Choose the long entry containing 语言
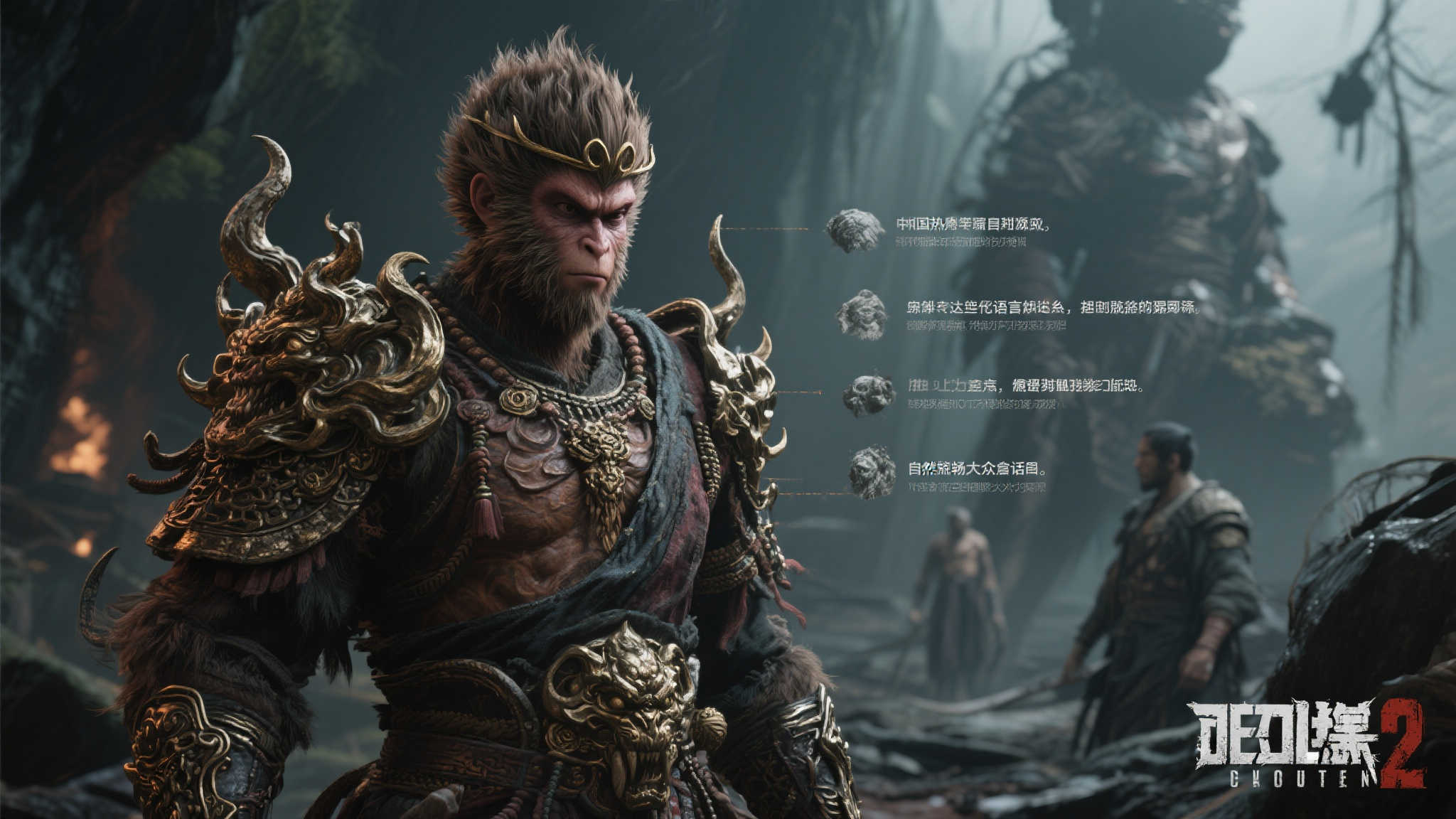This screenshot has height=819, width=1456. point(1052,308)
